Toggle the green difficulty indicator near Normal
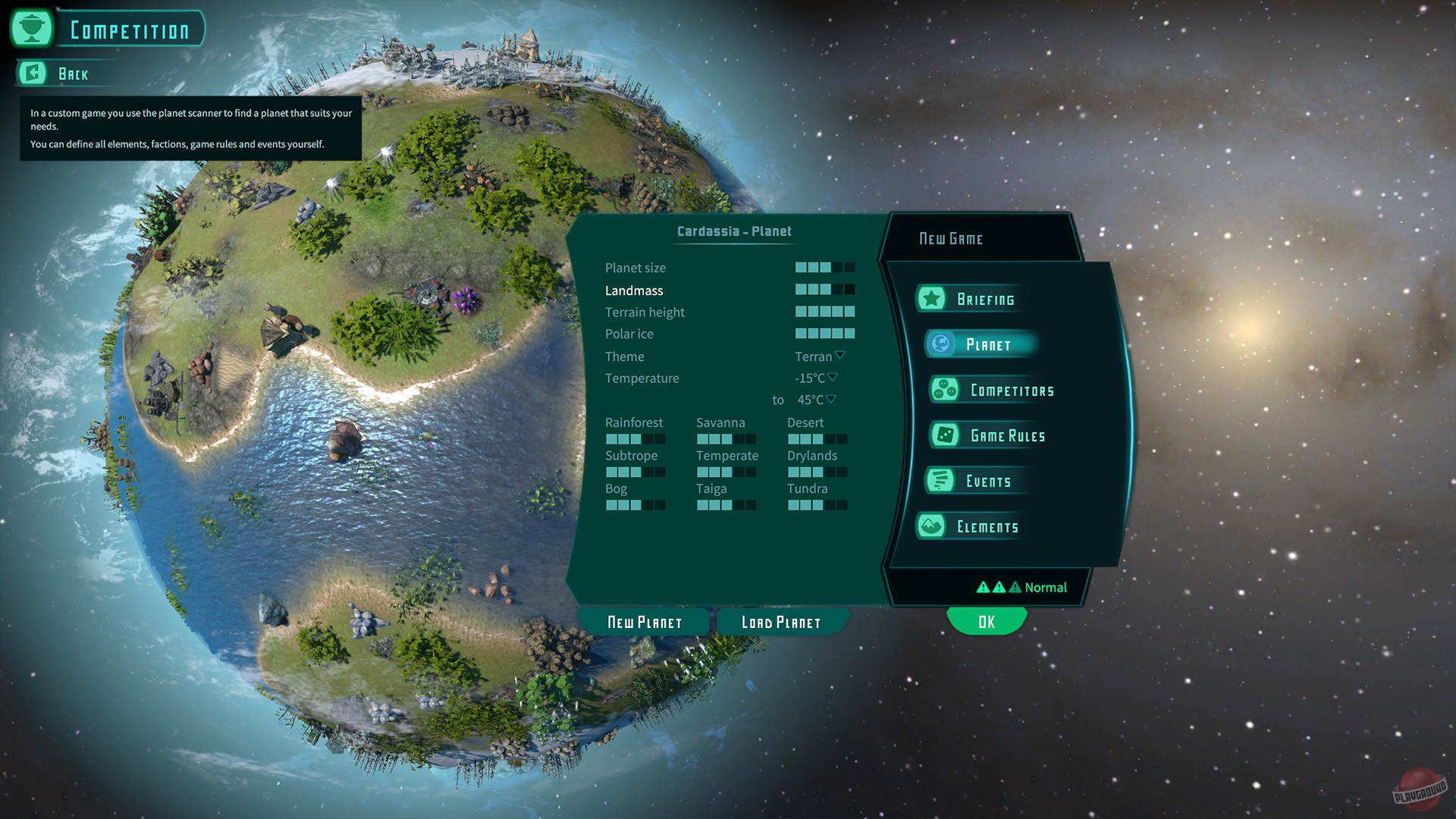1456x819 pixels. click(x=1015, y=587)
